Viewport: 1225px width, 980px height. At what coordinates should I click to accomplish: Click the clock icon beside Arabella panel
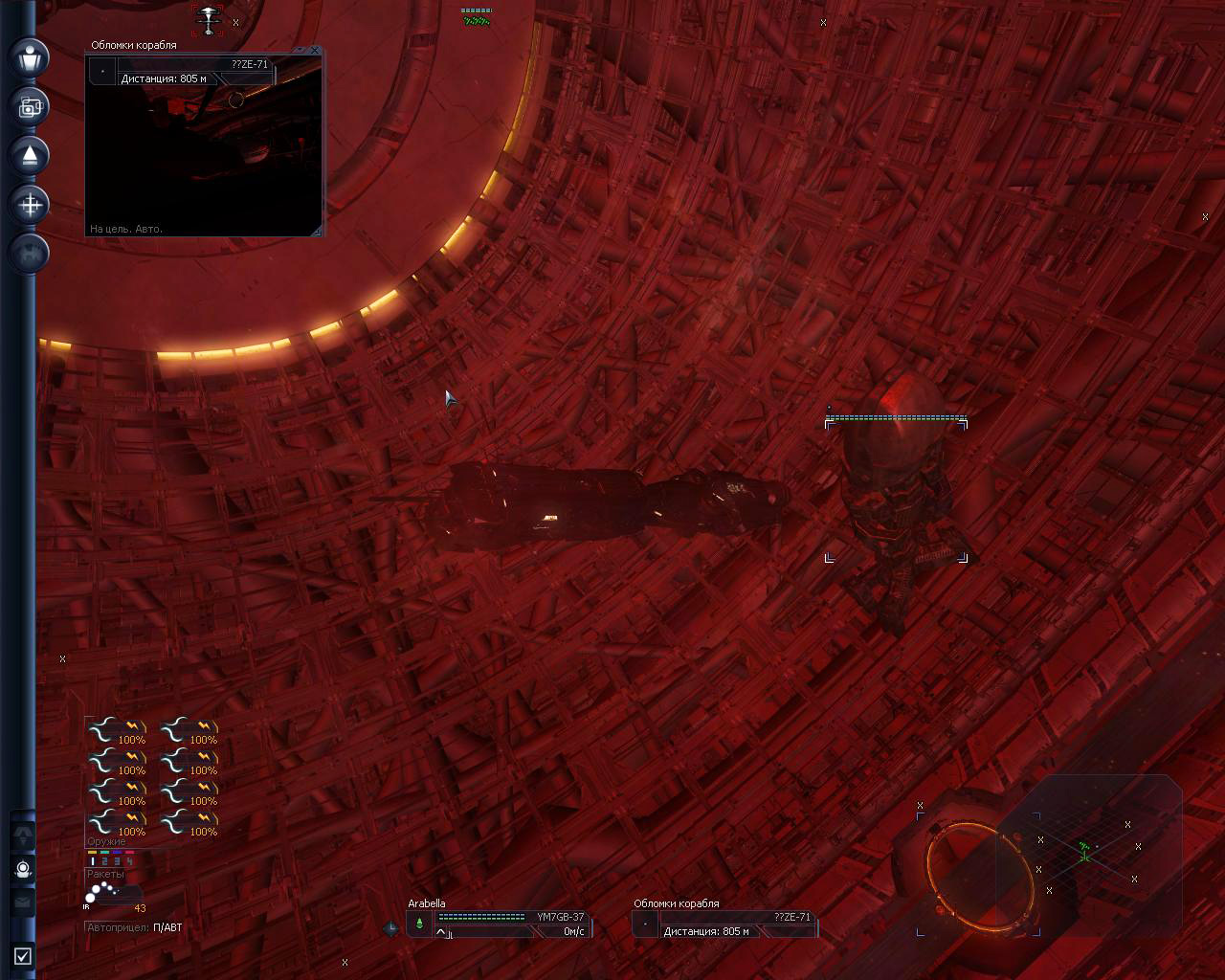click(390, 927)
